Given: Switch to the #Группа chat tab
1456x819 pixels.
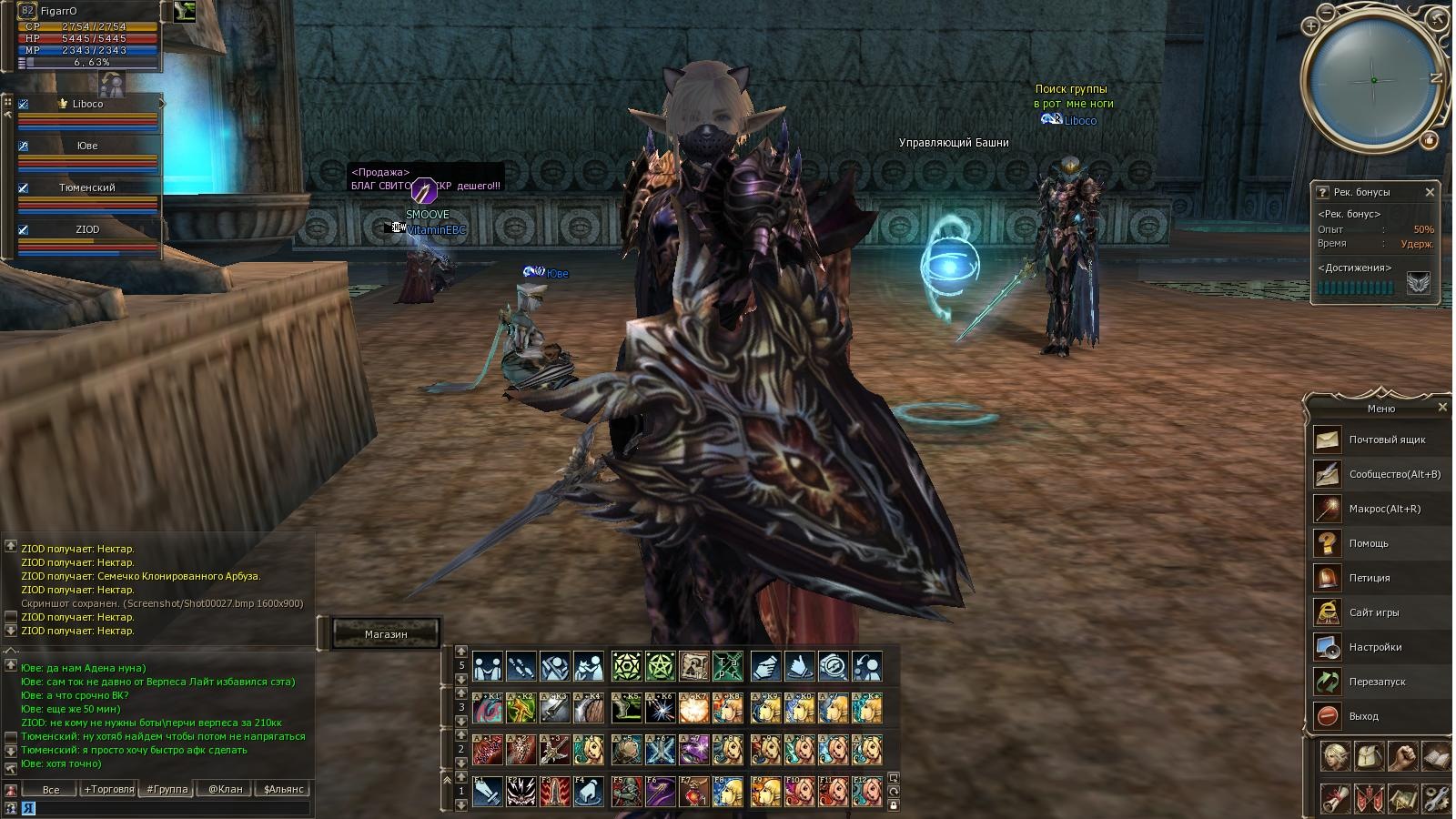Looking at the screenshot, I should [x=167, y=789].
